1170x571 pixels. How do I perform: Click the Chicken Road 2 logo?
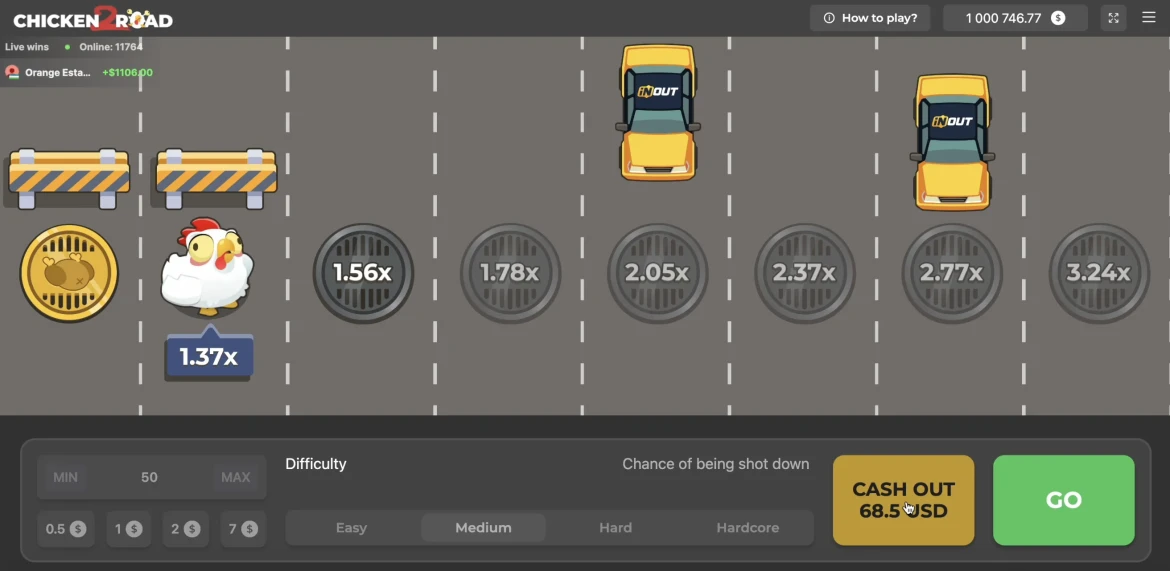point(93,19)
